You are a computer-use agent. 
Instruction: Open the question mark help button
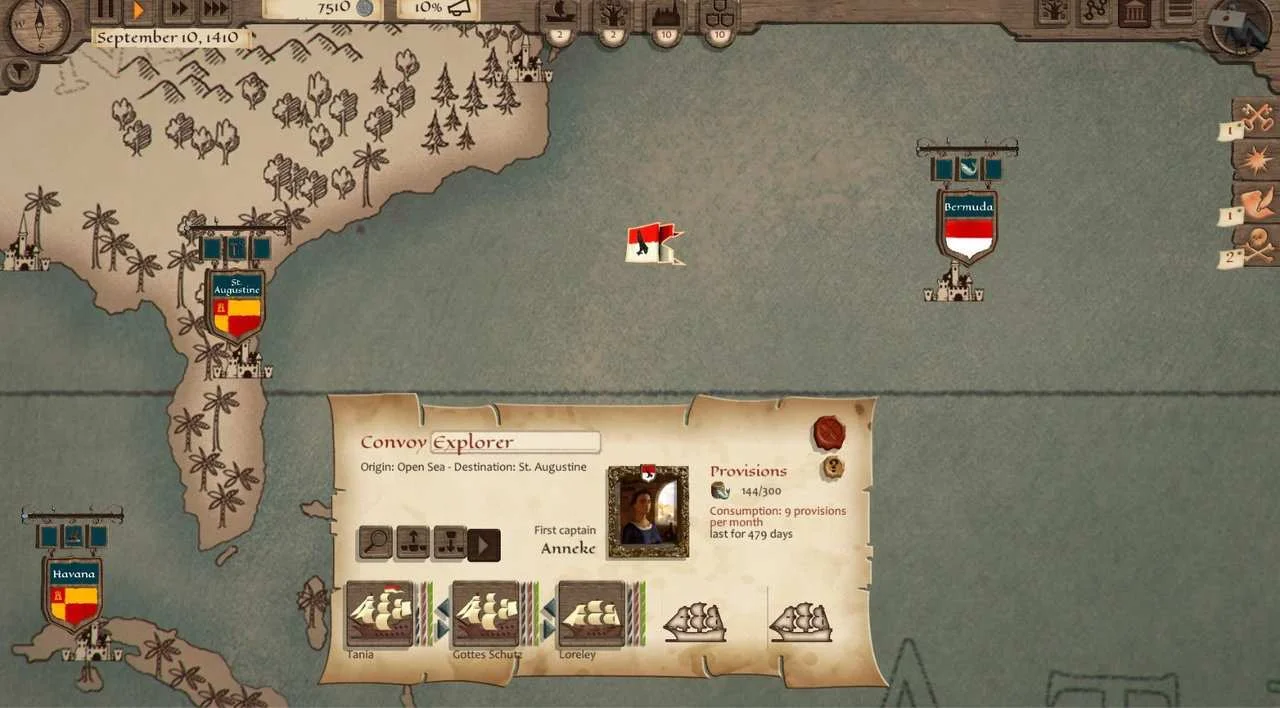[832, 467]
